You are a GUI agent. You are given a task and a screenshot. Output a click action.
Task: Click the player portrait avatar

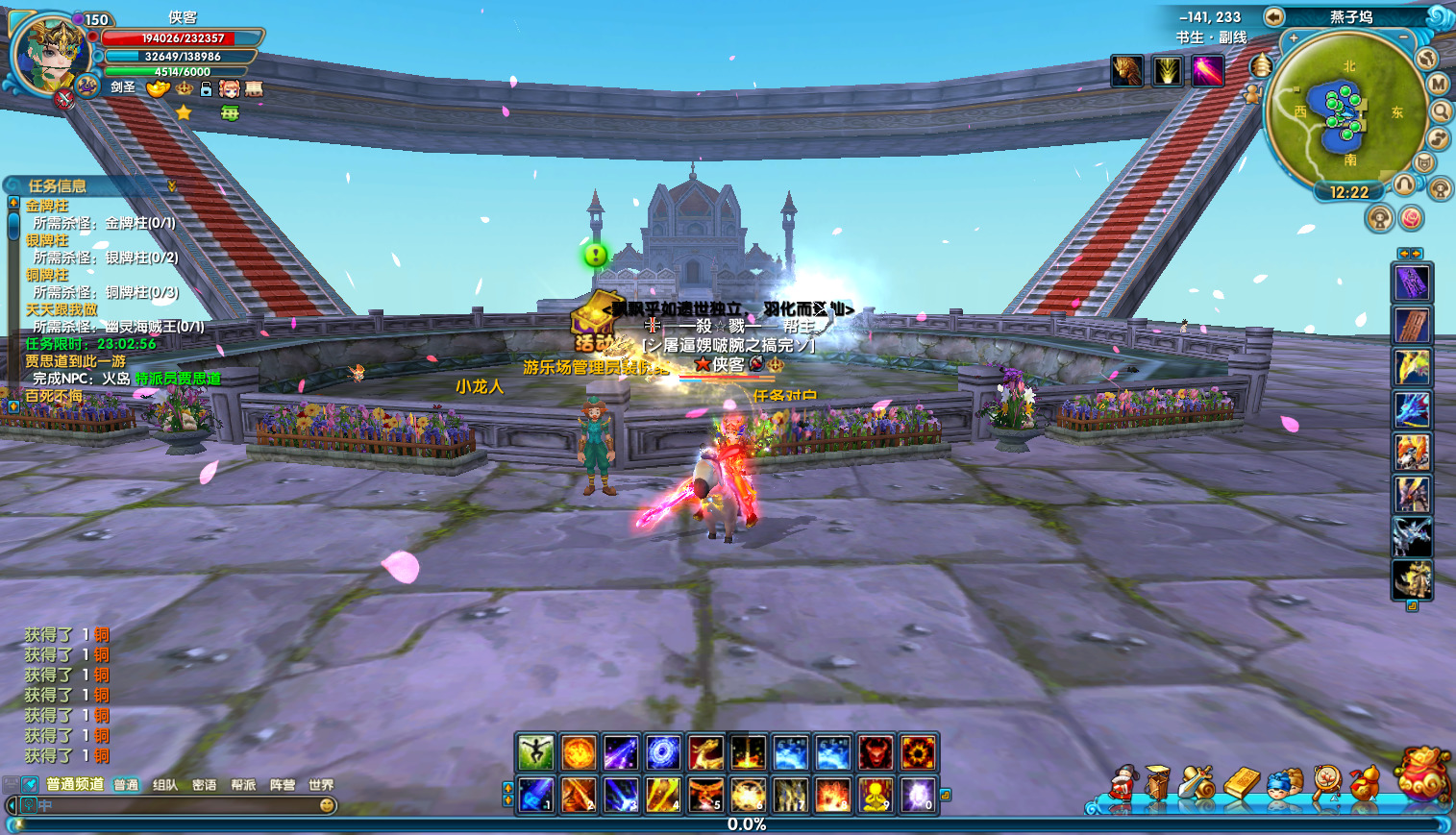click(x=48, y=53)
